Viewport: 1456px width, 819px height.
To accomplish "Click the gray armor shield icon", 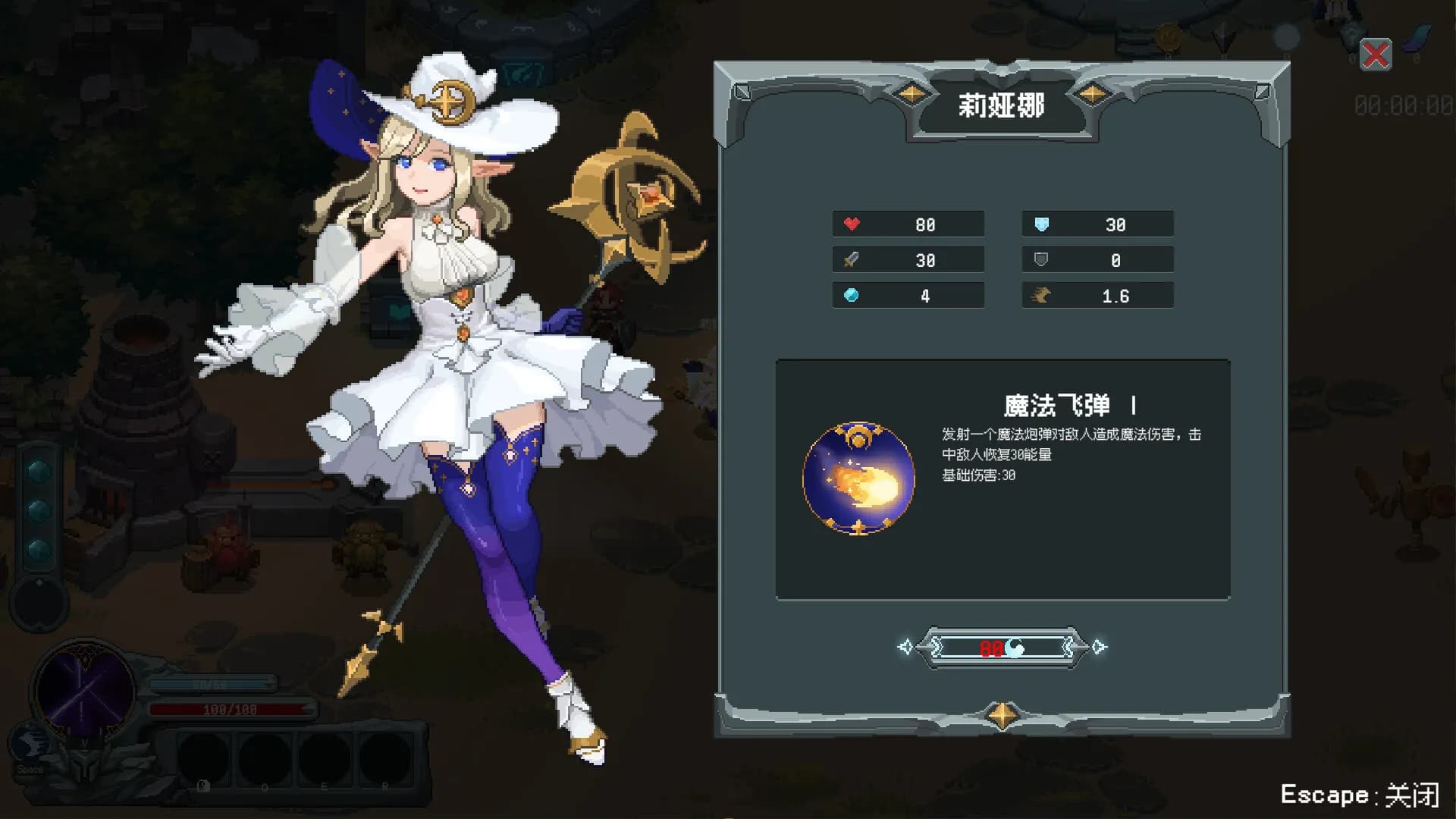I will click(1042, 259).
